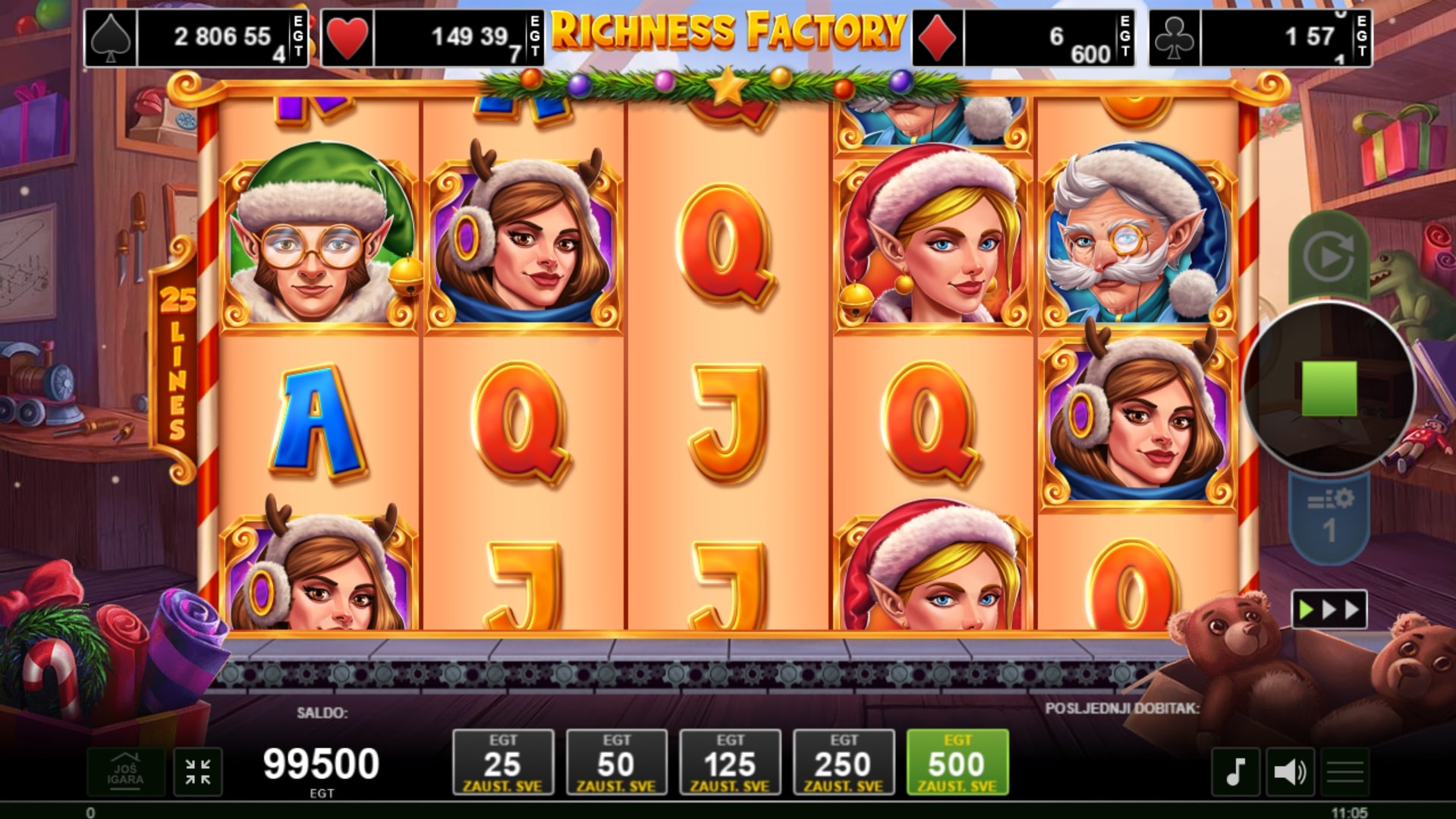Viewport: 1456px width, 819px height.
Task: Open the Još Igara home button
Action: (x=125, y=772)
